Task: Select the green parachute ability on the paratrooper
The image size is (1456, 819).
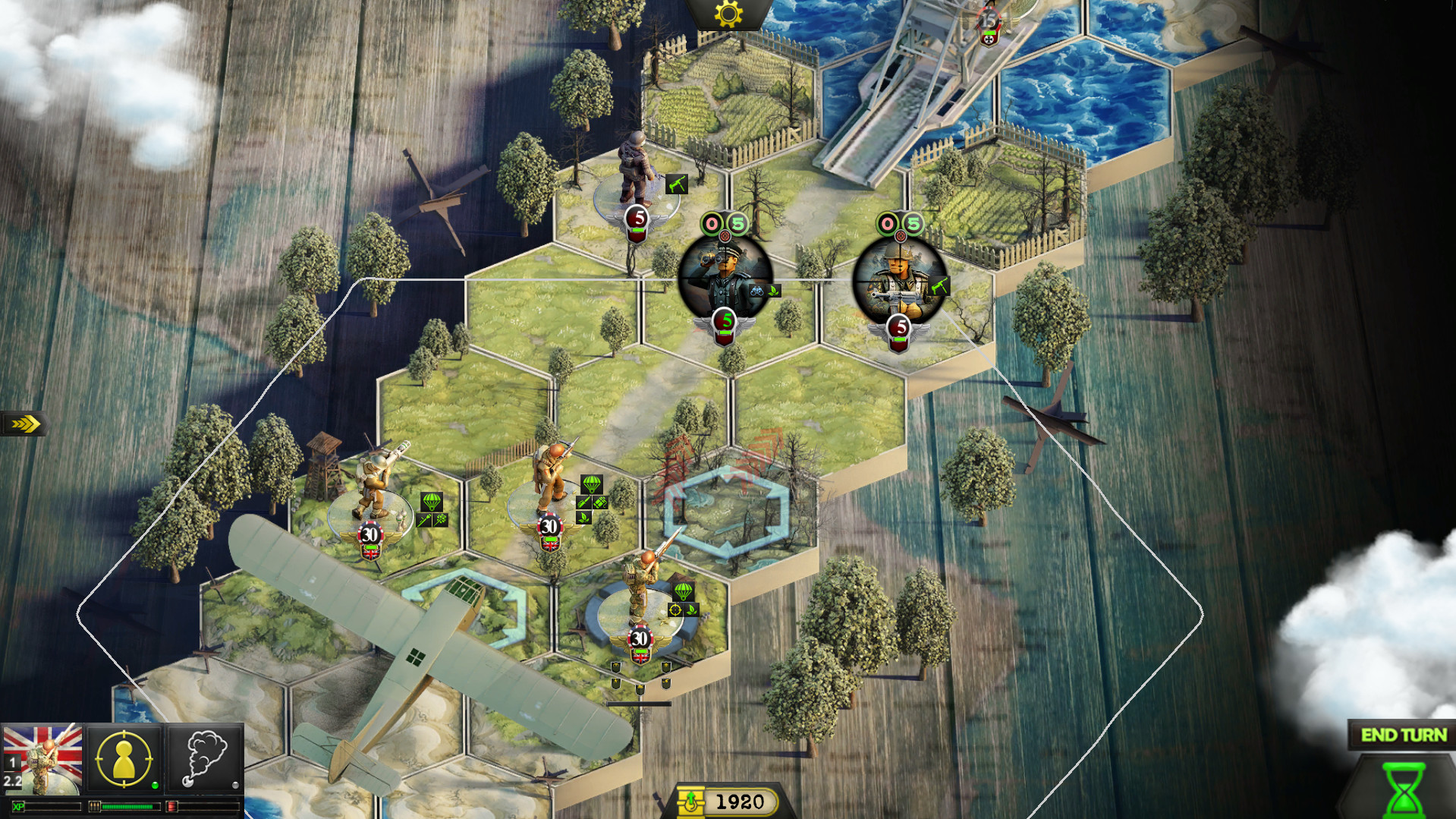Action: point(592,486)
